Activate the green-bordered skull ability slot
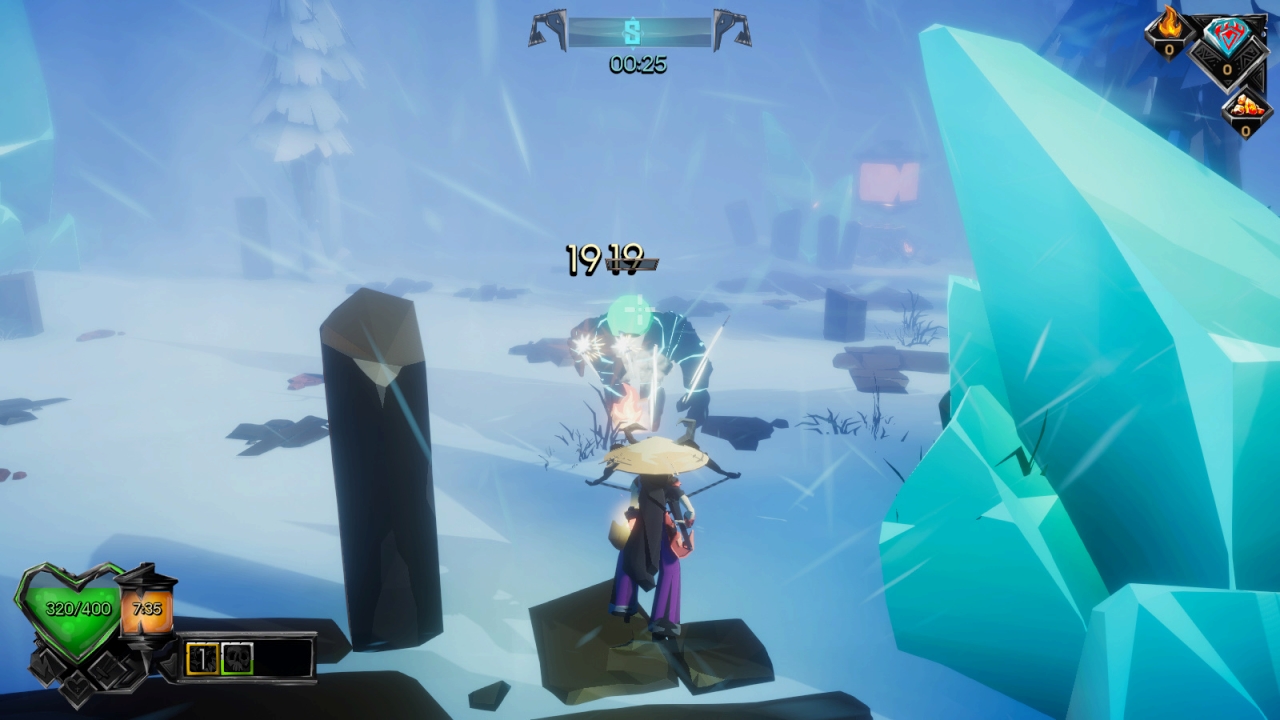The height and width of the screenshot is (720, 1280). tap(237, 658)
